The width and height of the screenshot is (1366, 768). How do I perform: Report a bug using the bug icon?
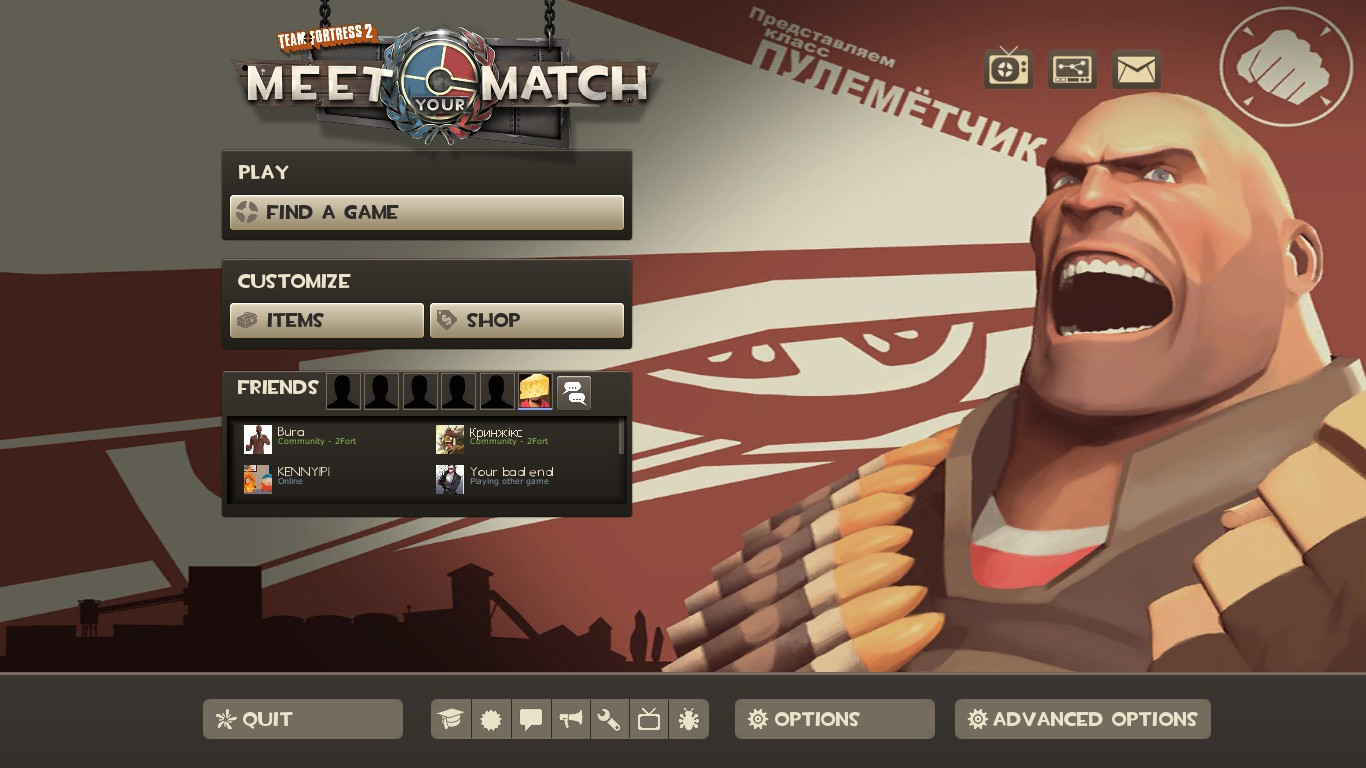688,718
